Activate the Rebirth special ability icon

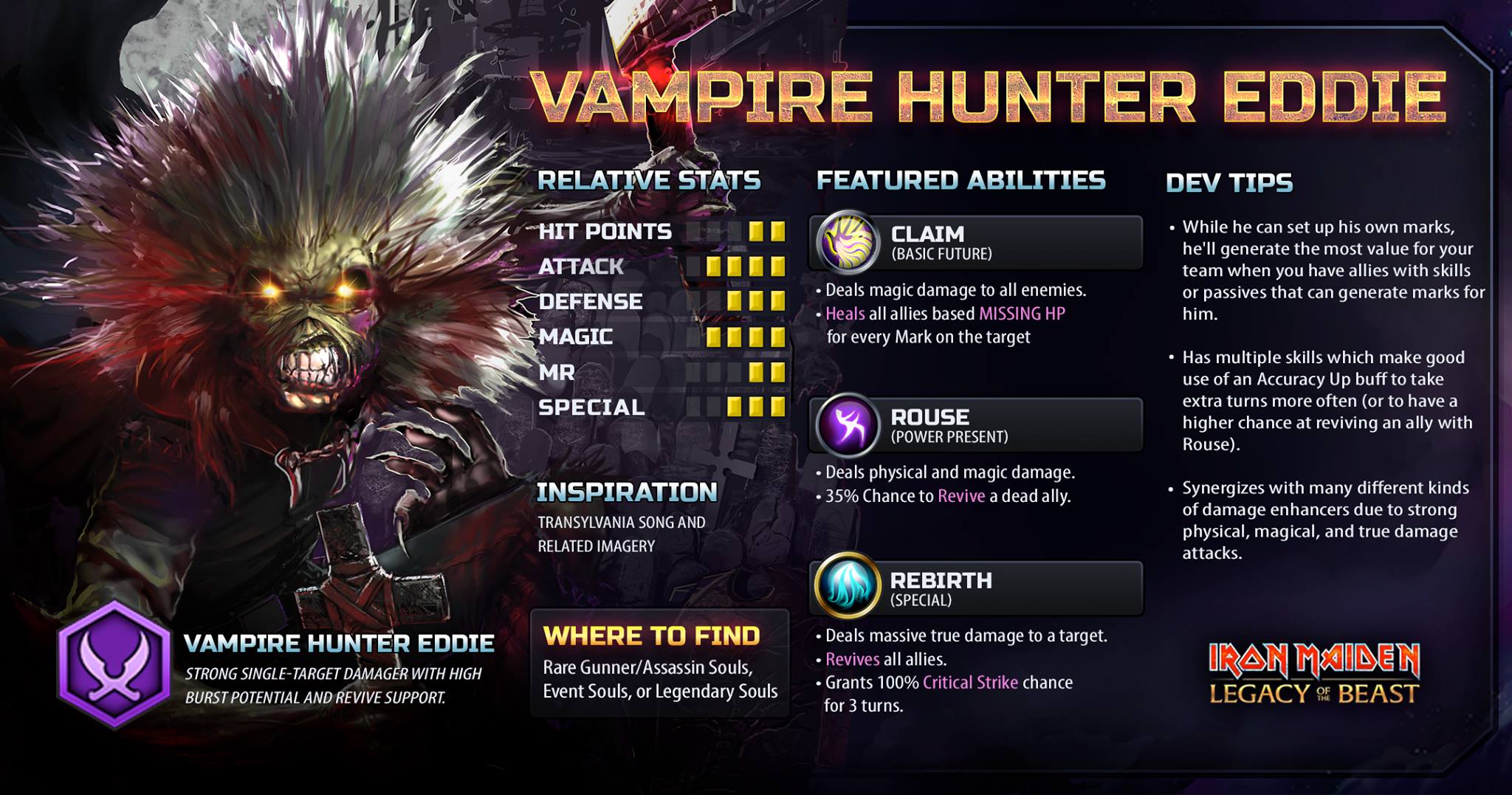[x=848, y=588]
